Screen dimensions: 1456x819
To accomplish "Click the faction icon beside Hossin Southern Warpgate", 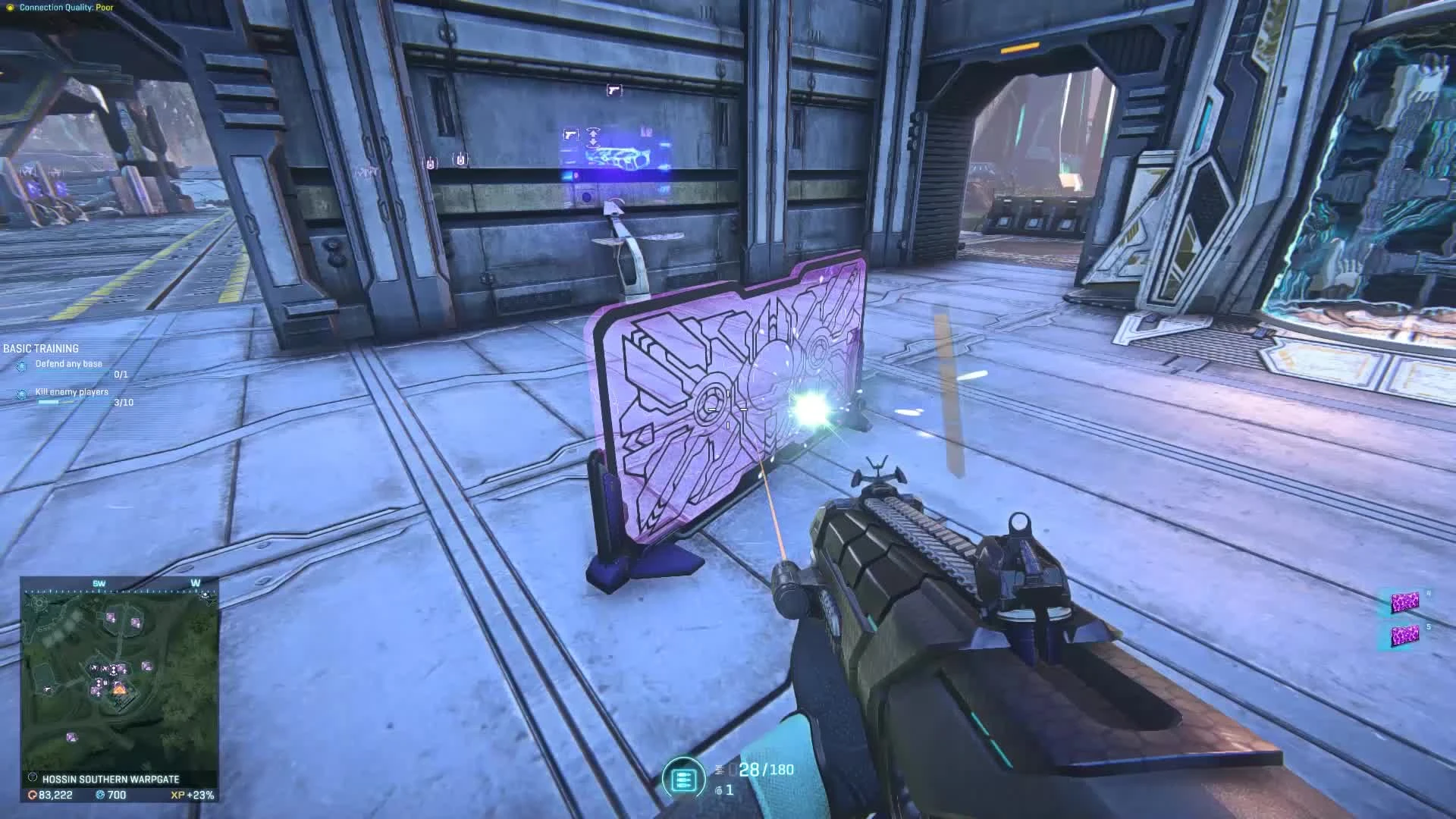I will tap(33, 778).
